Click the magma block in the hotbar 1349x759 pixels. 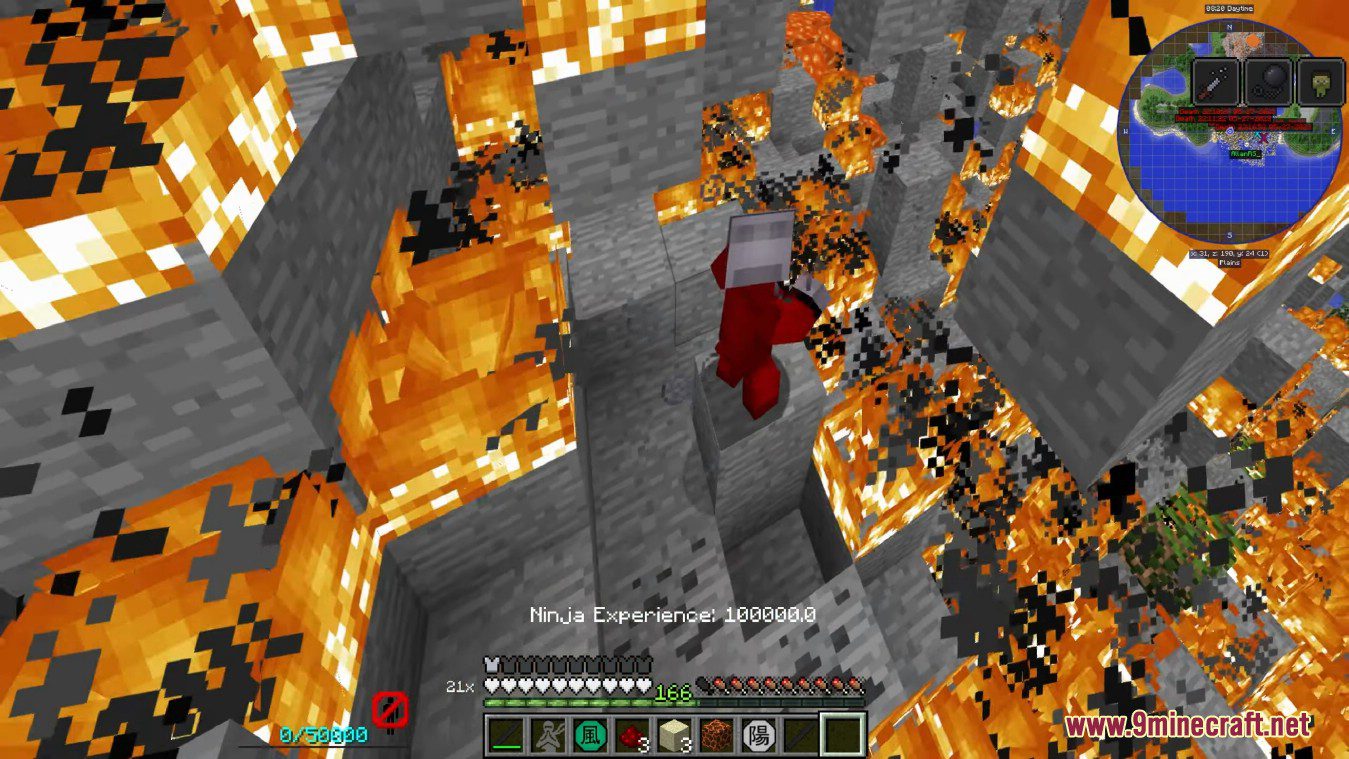click(716, 734)
